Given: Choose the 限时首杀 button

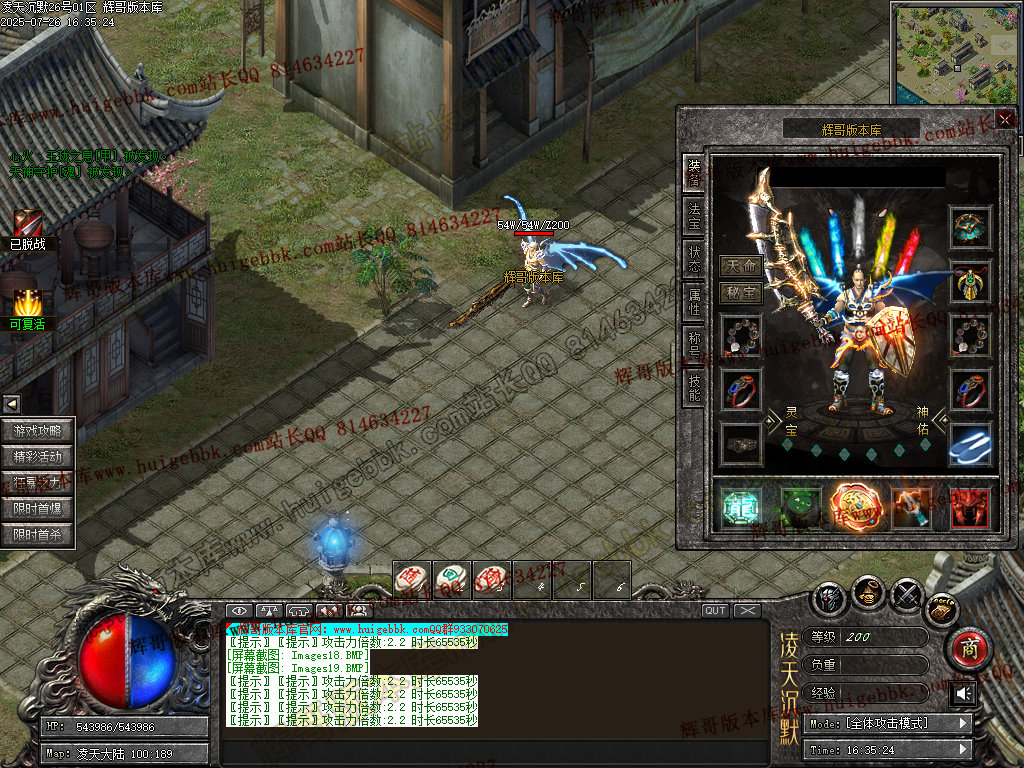Looking at the screenshot, I should pyautogui.click(x=38, y=535).
